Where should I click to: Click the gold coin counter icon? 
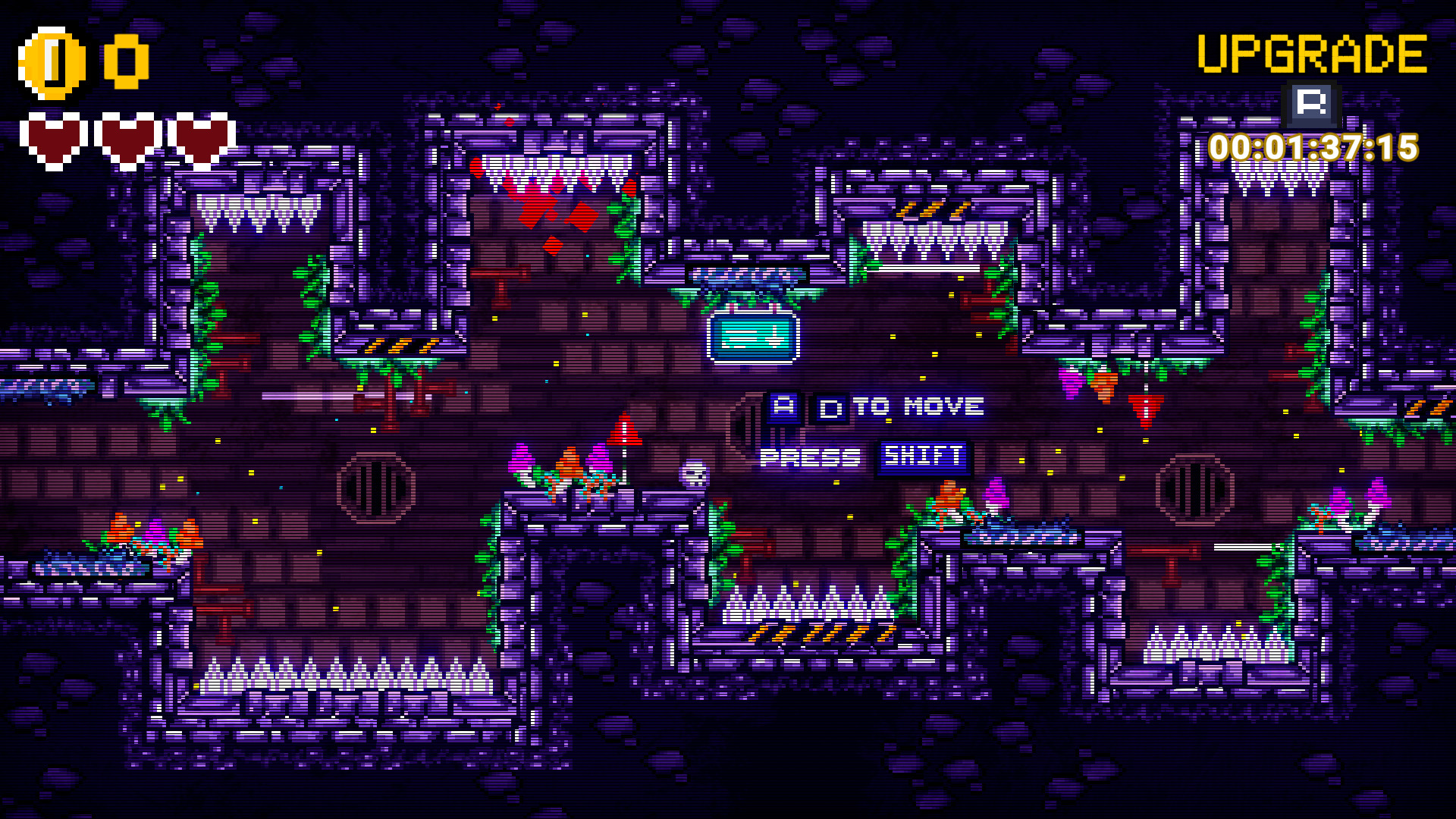pyautogui.click(x=52, y=60)
